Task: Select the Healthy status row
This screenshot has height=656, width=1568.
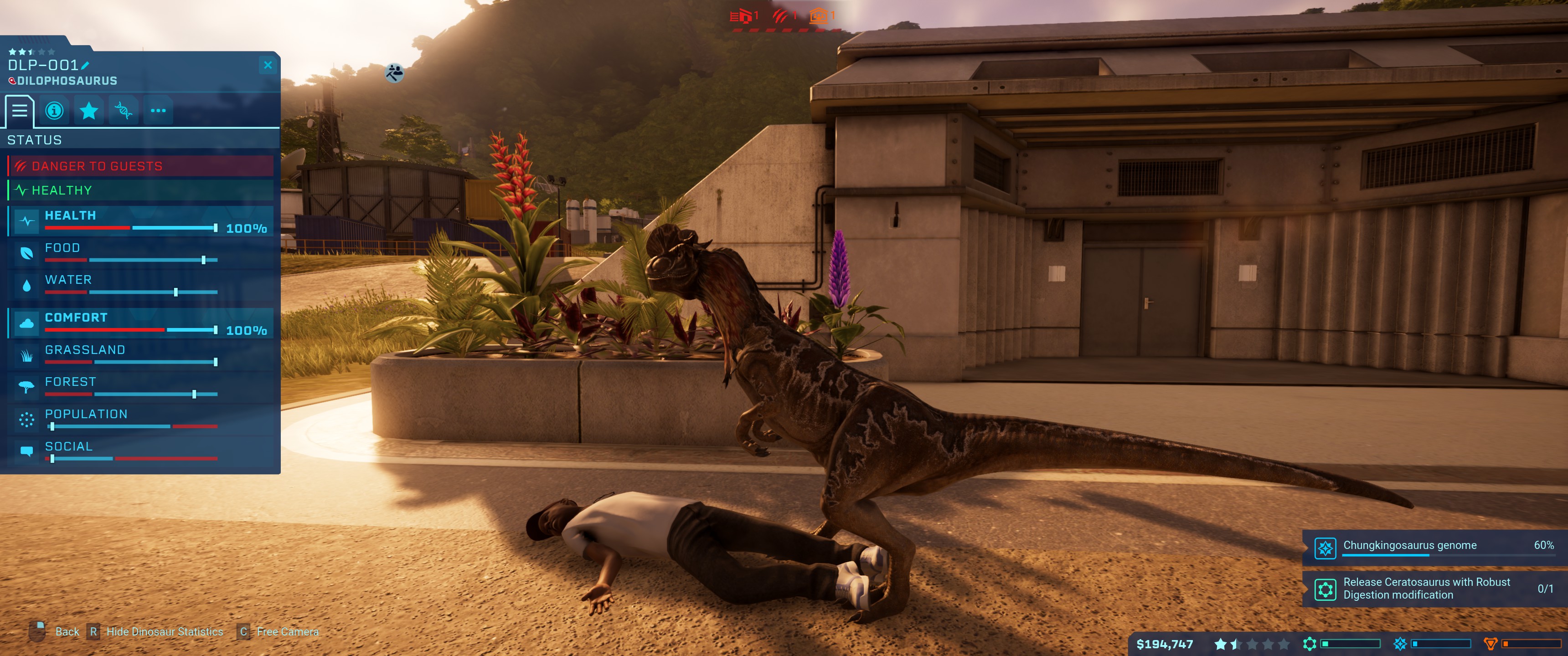Action: click(140, 190)
